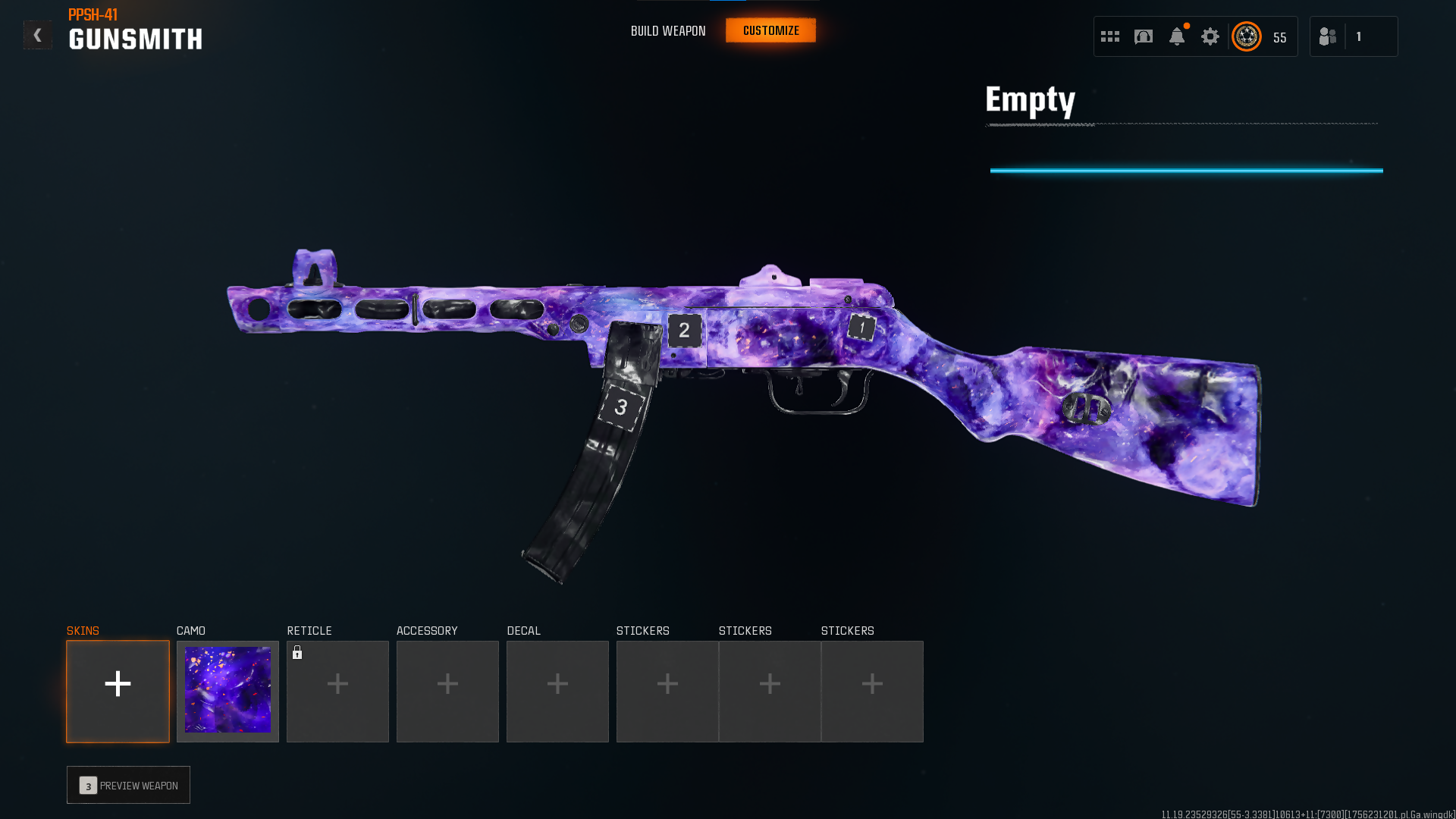This screenshot has width=1456, height=819.
Task: Select sticker position 2 on the weapon
Action: 684,330
